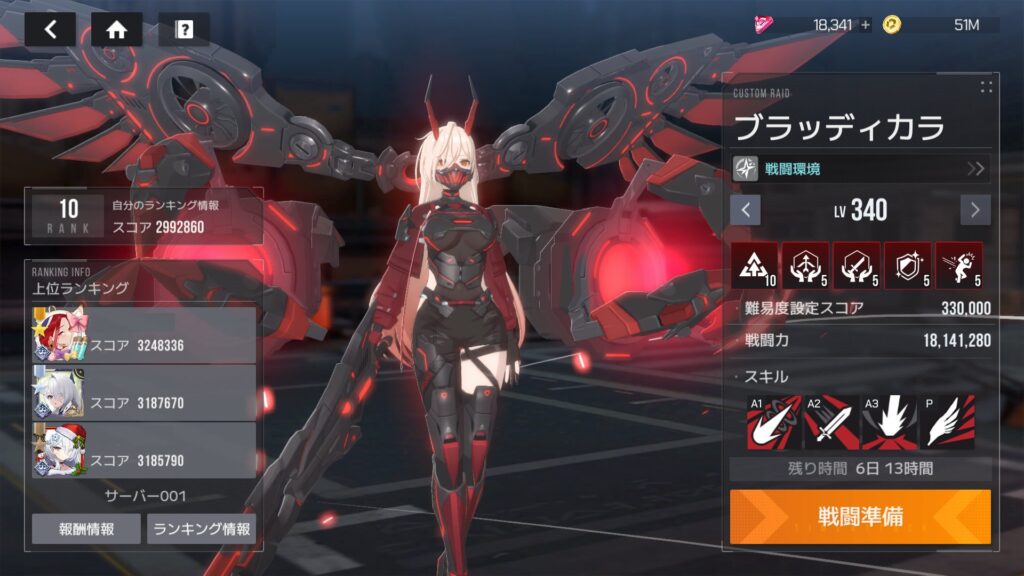Open the 戦闘環境 battle environment details
The height and width of the screenshot is (576, 1024).
(861, 168)
